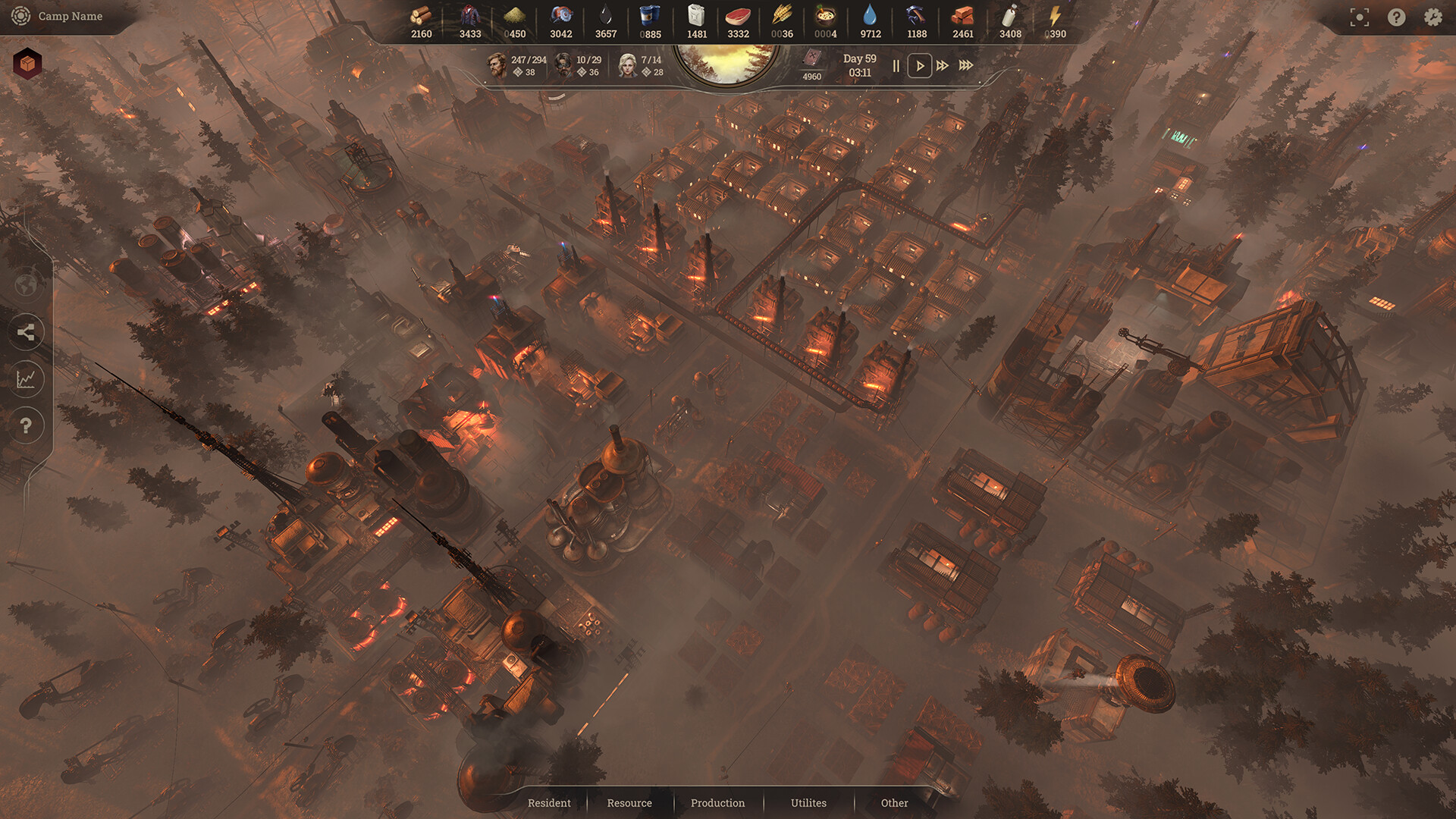The width and height of the screenshot is (1456, 819).
Task: Click the share icon in sidebar
Action: [27, 332]
